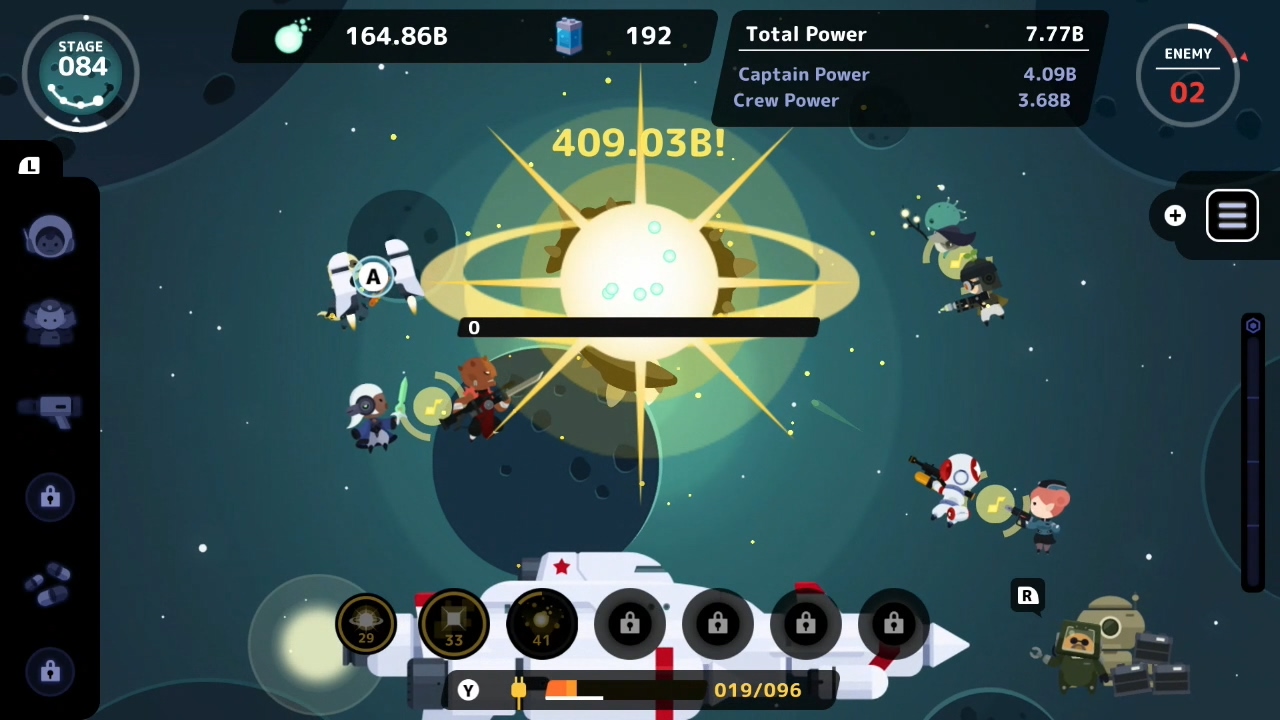Open the hamburger menu in the top right
This screenshot has width=1280, height=720.
point(1232,215)
